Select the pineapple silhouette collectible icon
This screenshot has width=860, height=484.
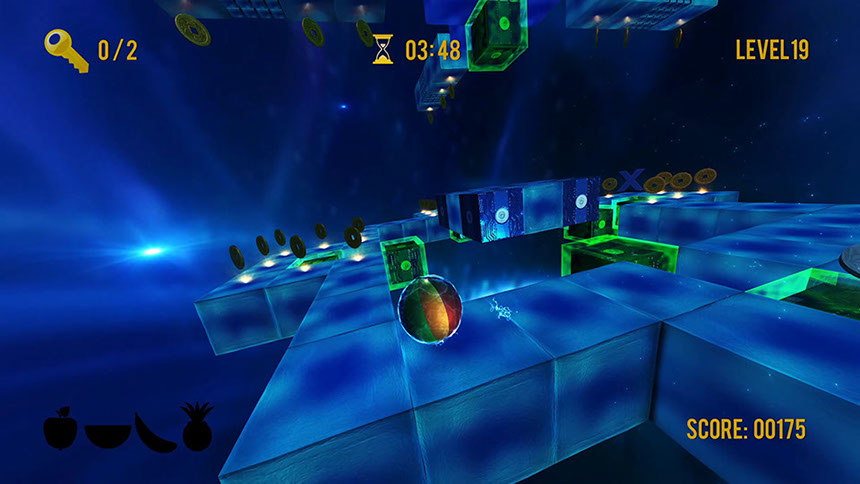point(197,426)
